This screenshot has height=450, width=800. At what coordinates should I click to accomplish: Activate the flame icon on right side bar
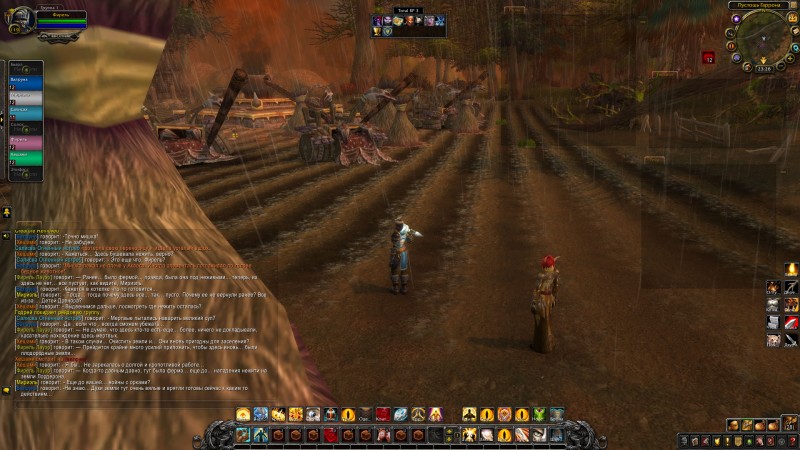(791, 269)
